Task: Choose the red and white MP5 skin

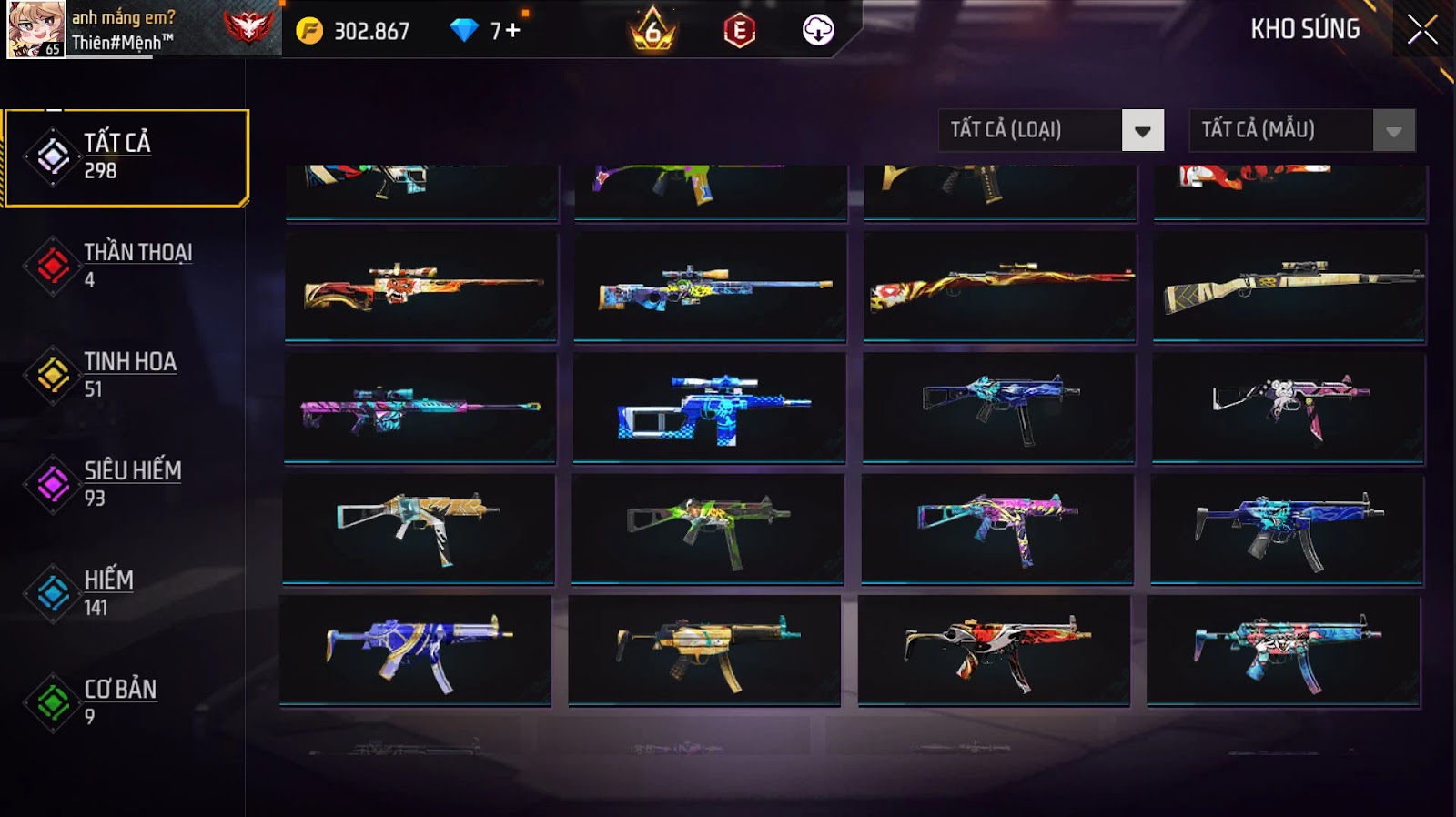Action: pyautogui.click(x=994, y=650)
